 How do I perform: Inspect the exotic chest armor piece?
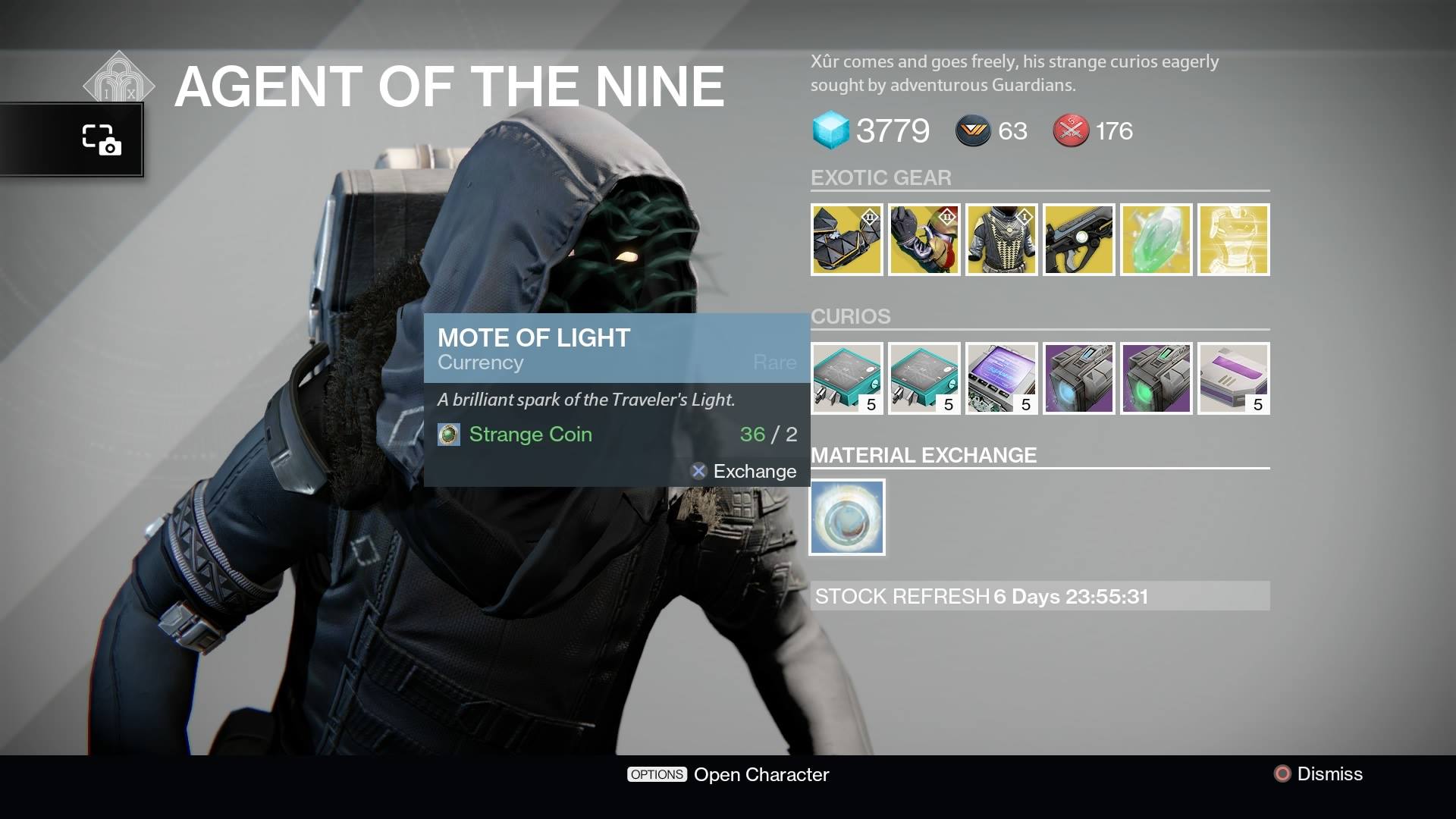pos(1002,240)
